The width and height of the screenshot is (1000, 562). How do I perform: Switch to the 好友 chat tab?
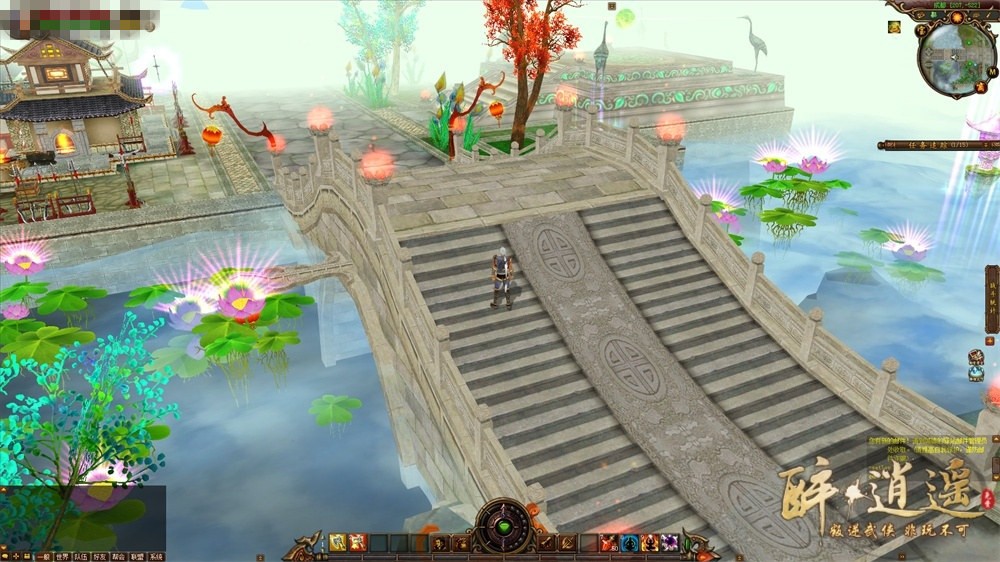tap(99, 556)
